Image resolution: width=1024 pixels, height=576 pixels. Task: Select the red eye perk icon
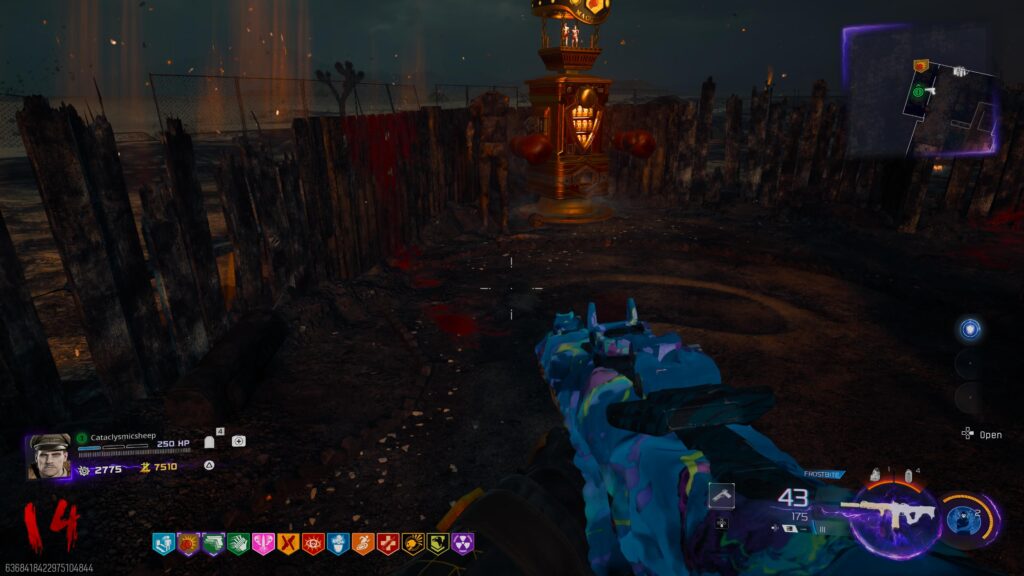(x=312, y=544)
